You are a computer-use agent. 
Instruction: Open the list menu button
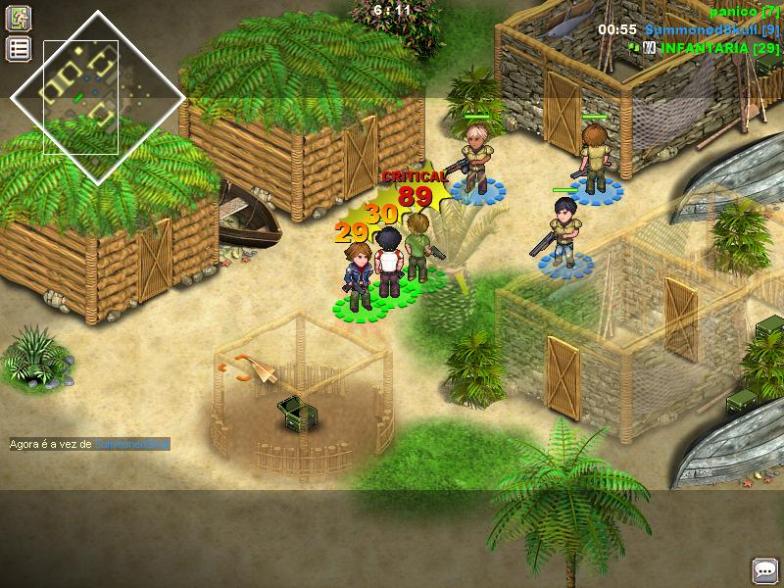[x=18, y=48]
